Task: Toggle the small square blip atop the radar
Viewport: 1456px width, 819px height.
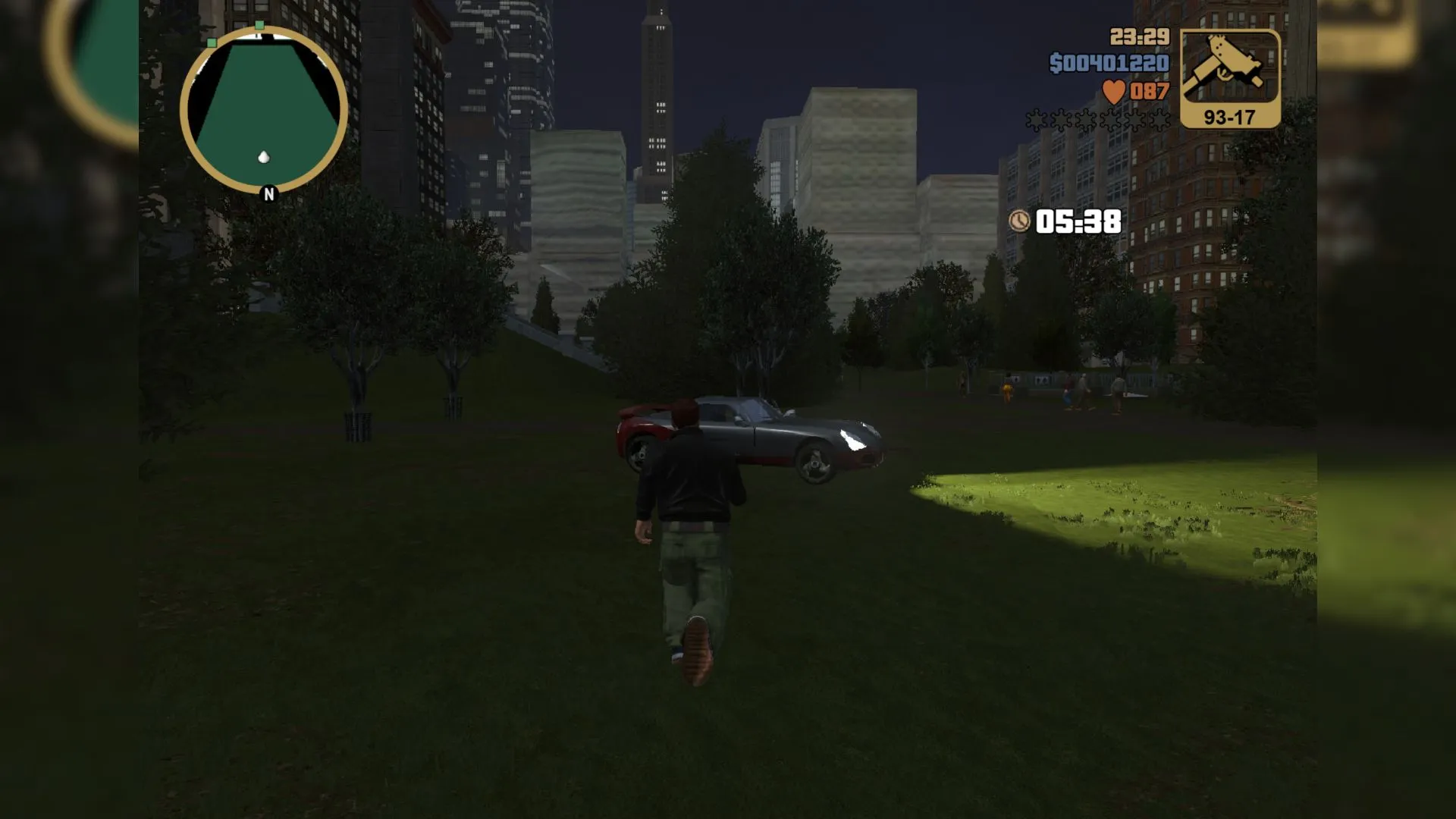Action: (259, 24)
